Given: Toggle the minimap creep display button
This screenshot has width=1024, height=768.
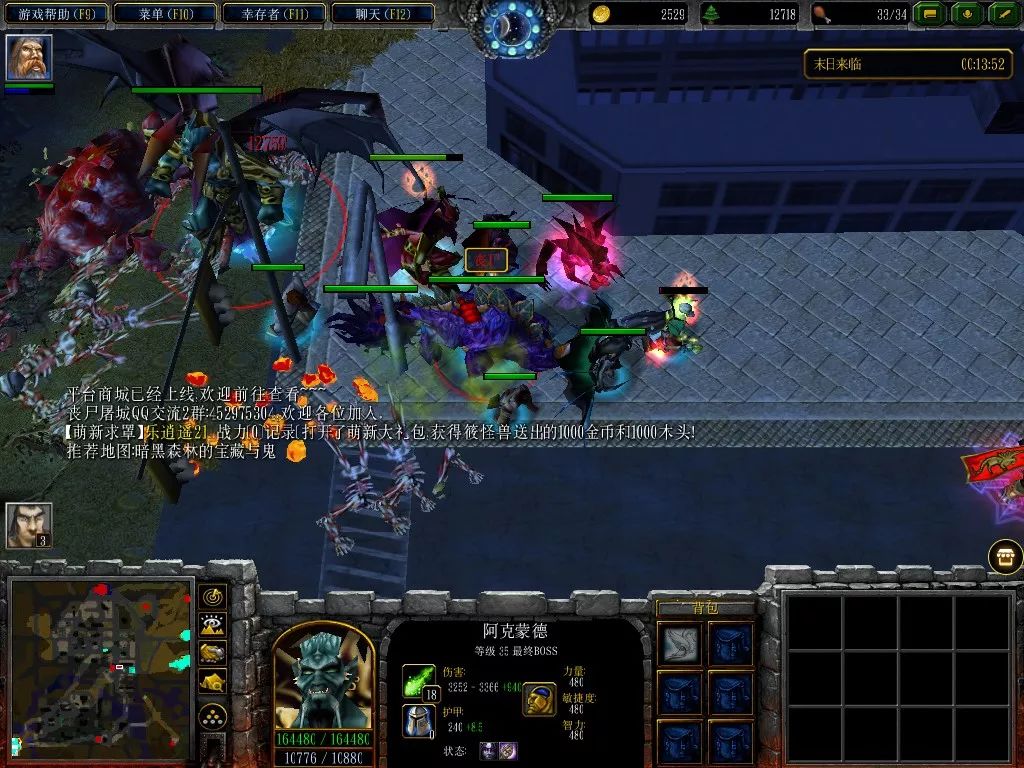Looking at the screenshot, I should [x=213, y=682].
